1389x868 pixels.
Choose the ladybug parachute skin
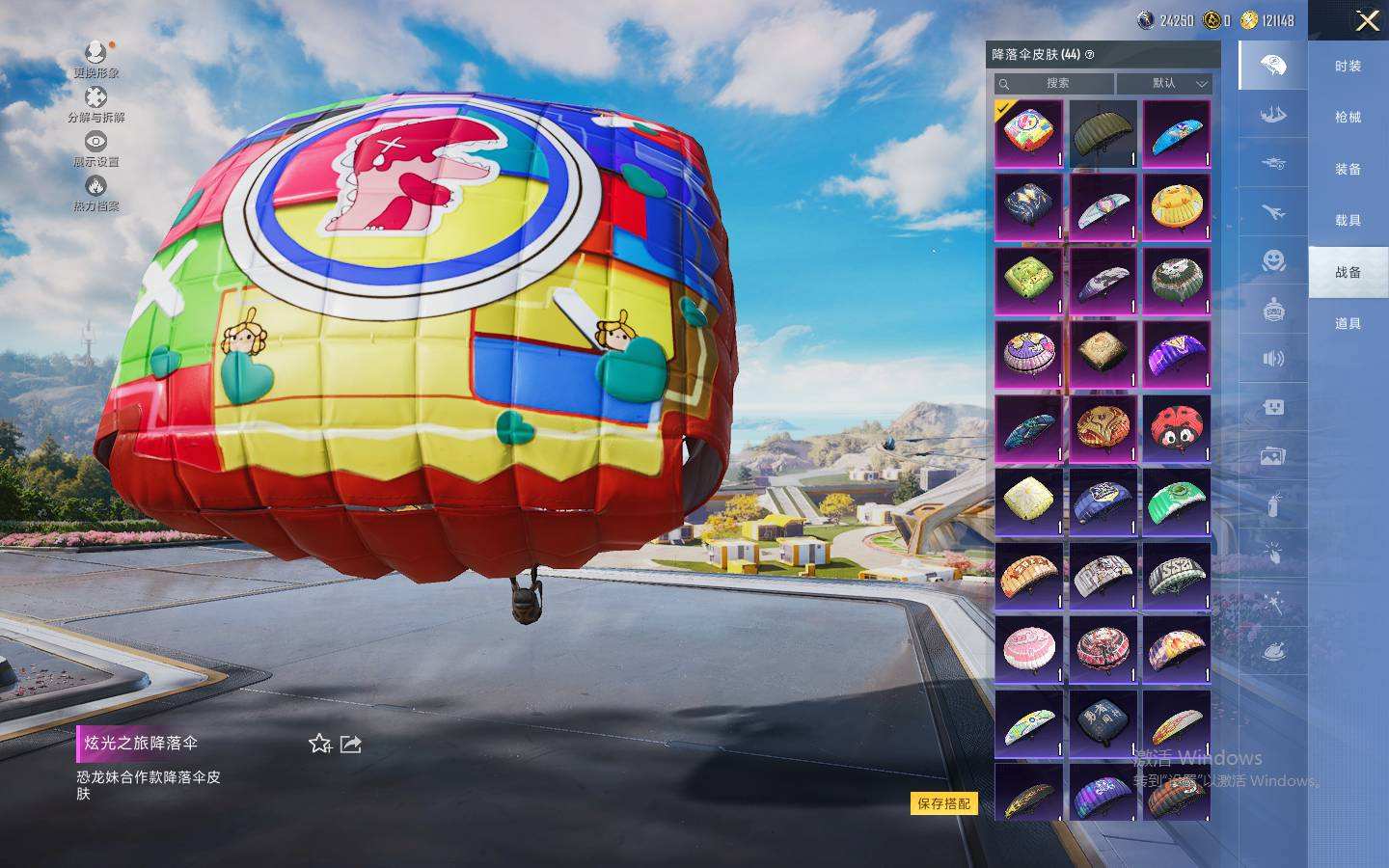coord(1176,429)
